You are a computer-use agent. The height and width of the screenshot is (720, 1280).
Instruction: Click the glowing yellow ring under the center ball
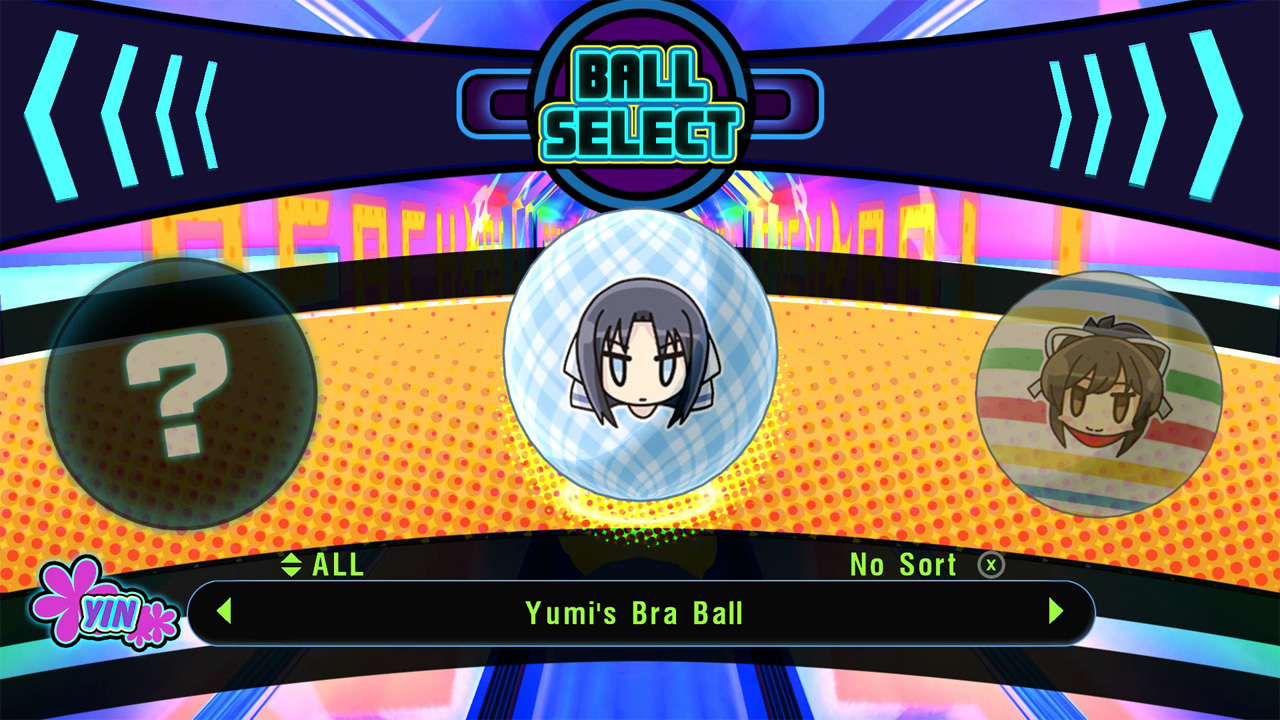coord(640,505)
